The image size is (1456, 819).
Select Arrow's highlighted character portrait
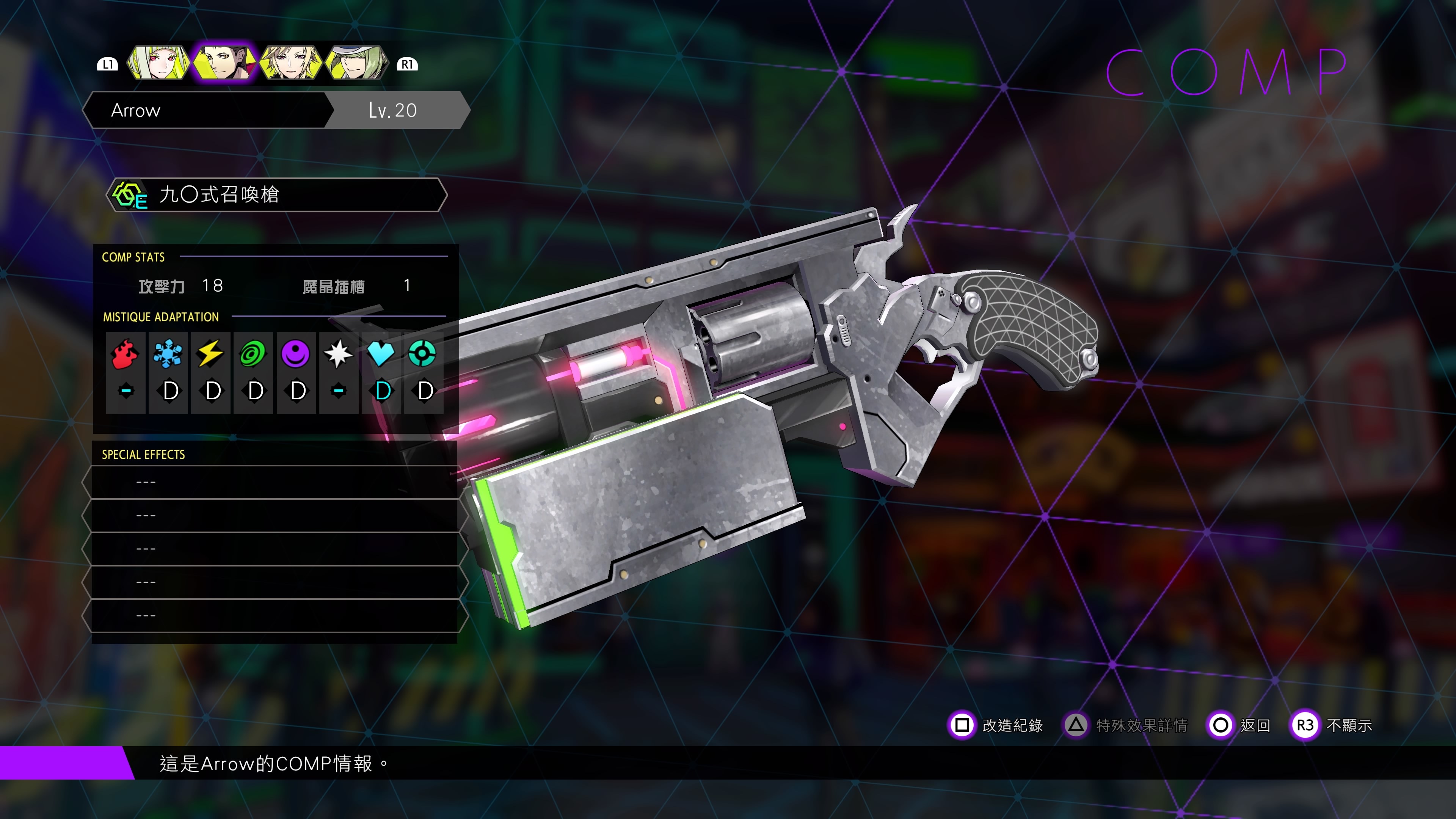click(224, 63)
